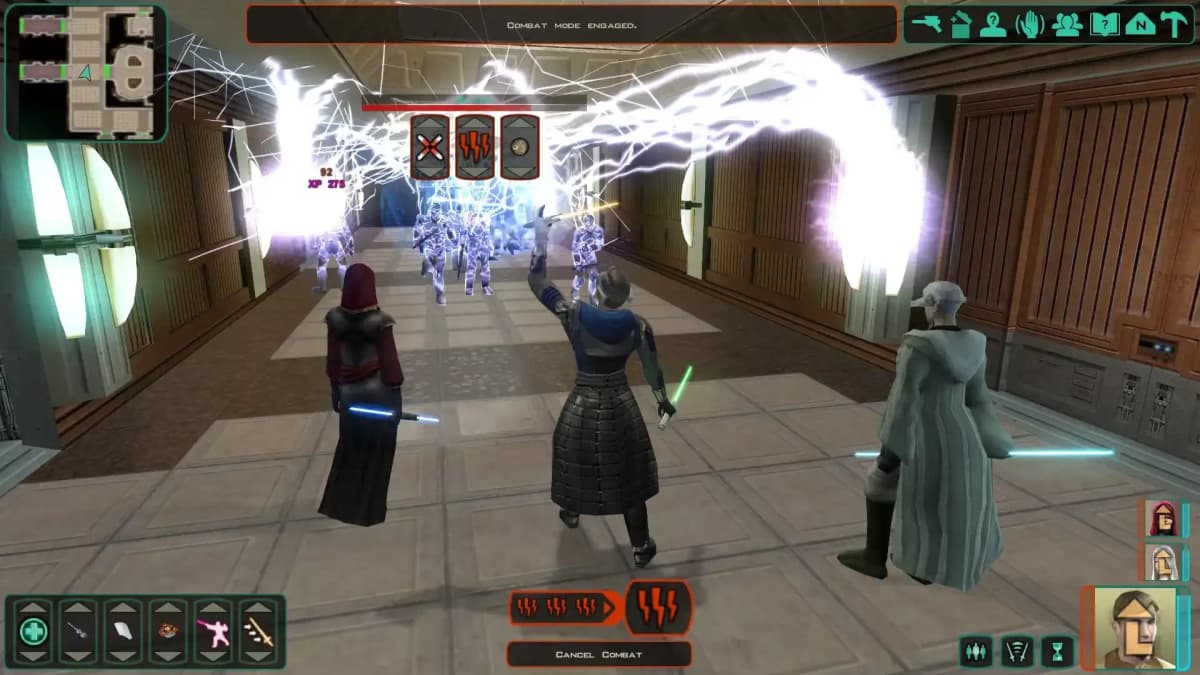Open the options hammer icon

click(1174, 26)
